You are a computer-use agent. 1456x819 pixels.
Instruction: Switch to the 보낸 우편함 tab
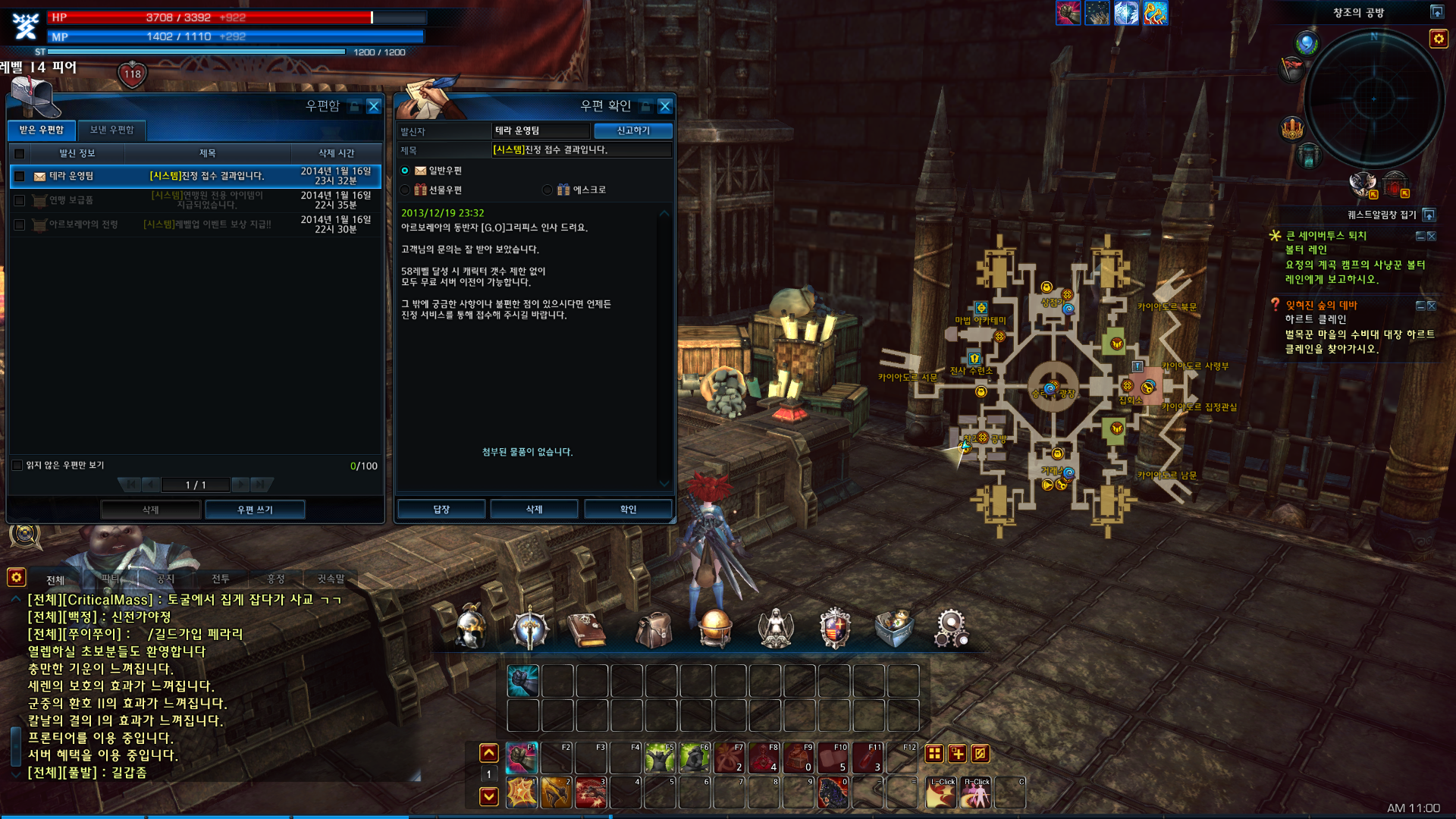111,130
